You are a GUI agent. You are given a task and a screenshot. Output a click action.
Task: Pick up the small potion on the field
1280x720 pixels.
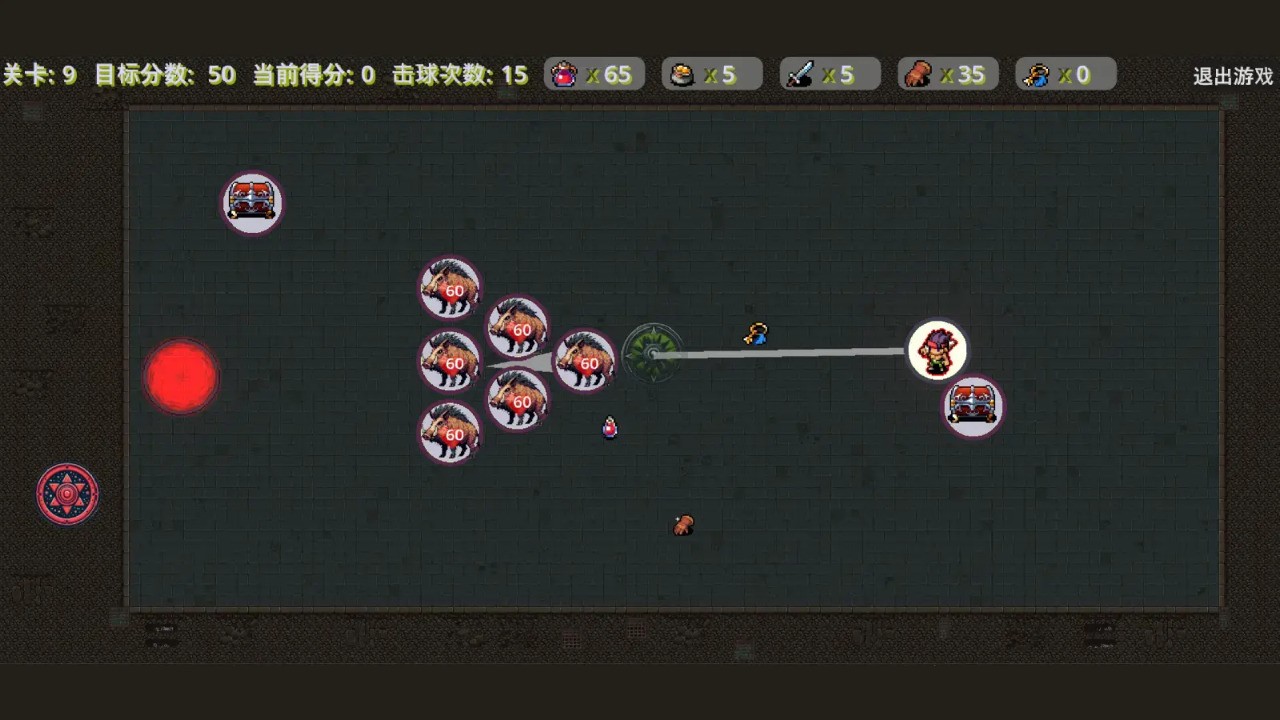pos(610,427)
